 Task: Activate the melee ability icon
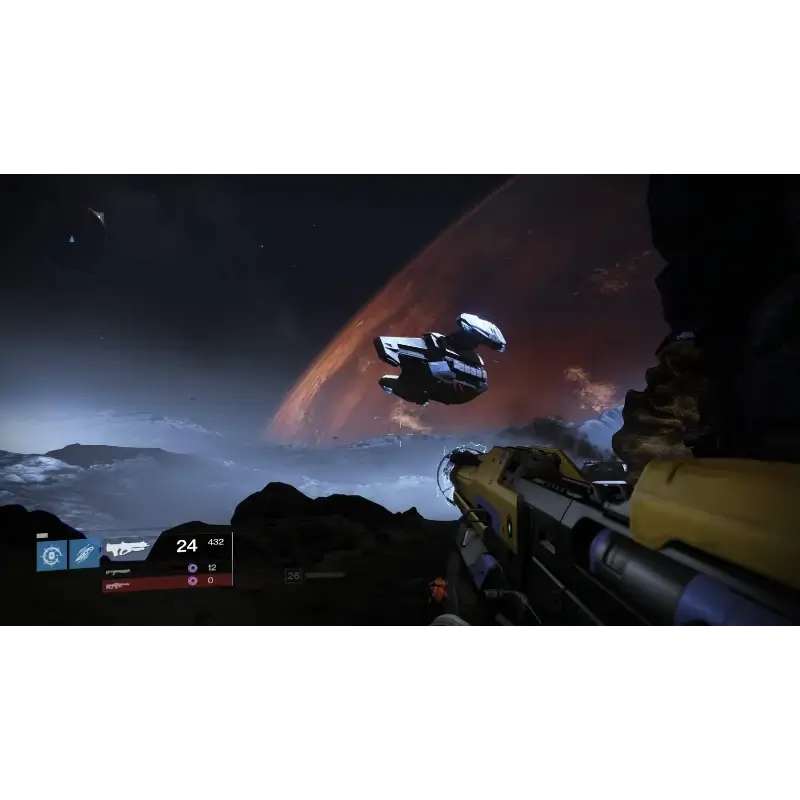point(84,555)
